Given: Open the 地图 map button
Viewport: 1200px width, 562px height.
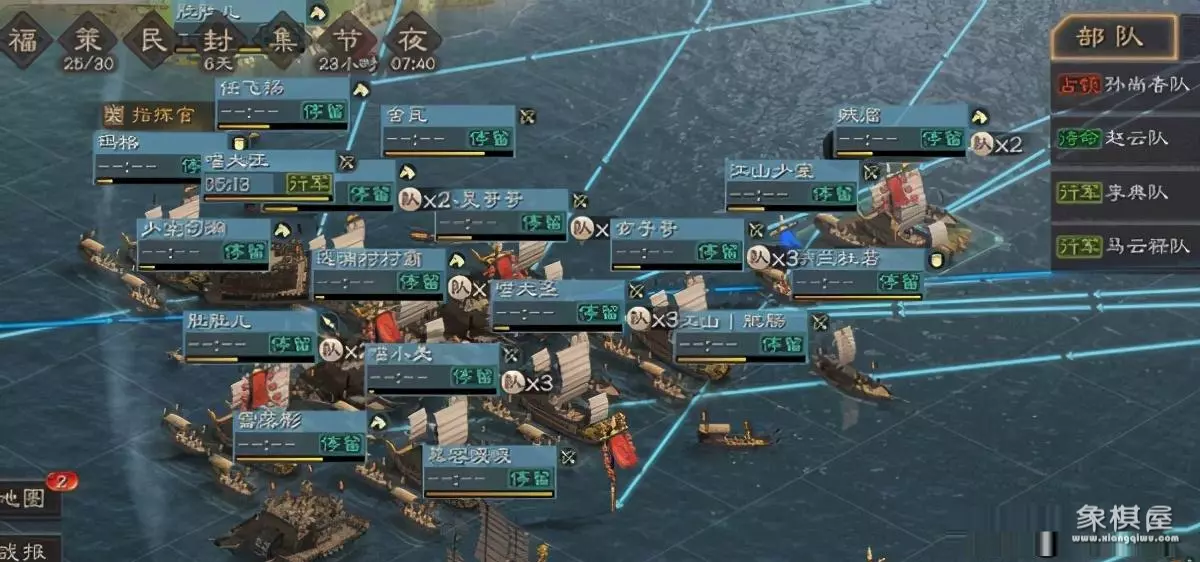Looking at the screenshot, I should click(x=26, y=497).
